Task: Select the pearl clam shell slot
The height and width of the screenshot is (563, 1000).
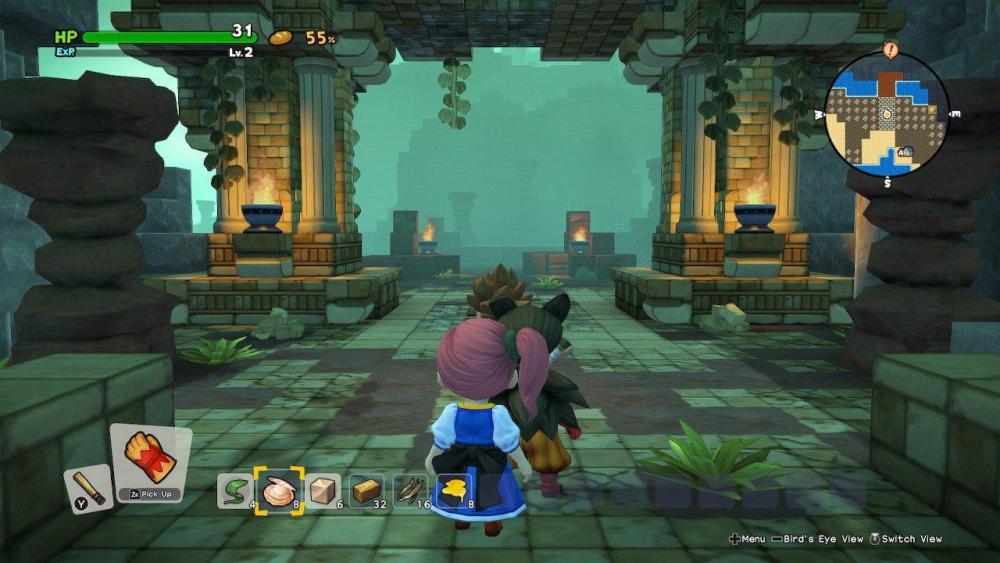Action: click(x=277, y=491)
